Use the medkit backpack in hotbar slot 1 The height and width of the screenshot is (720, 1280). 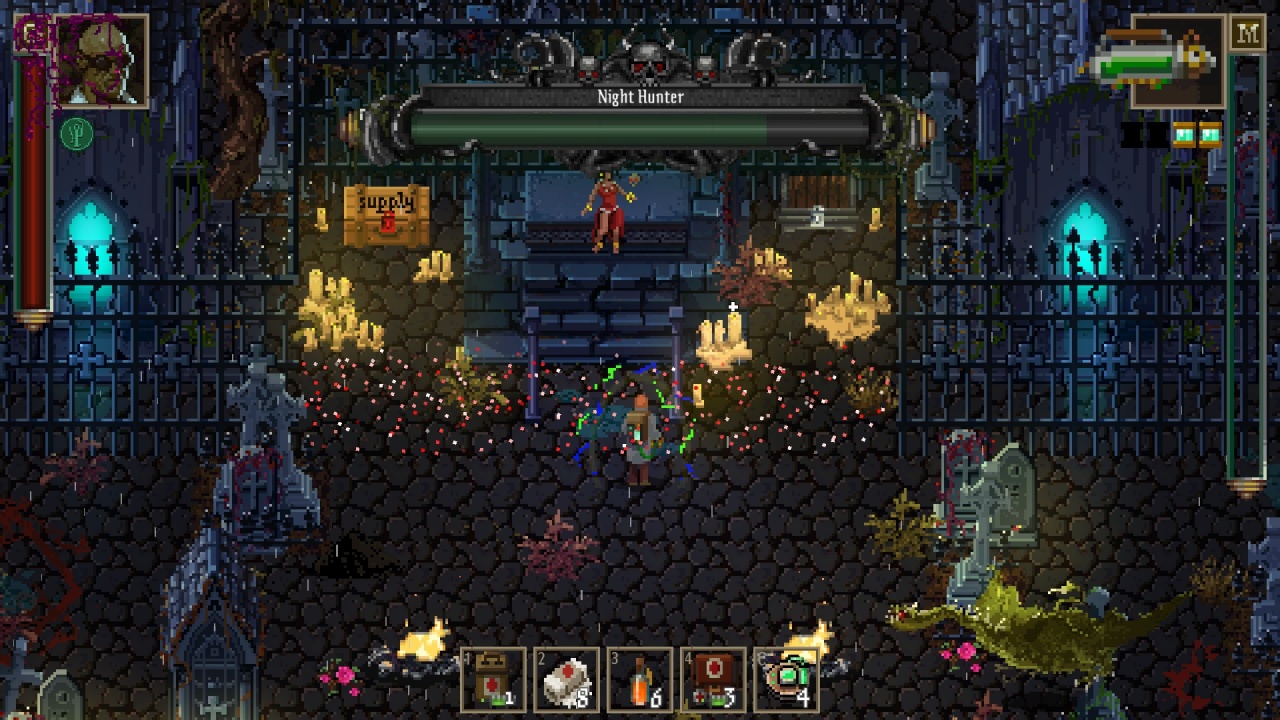pos(493,680)
